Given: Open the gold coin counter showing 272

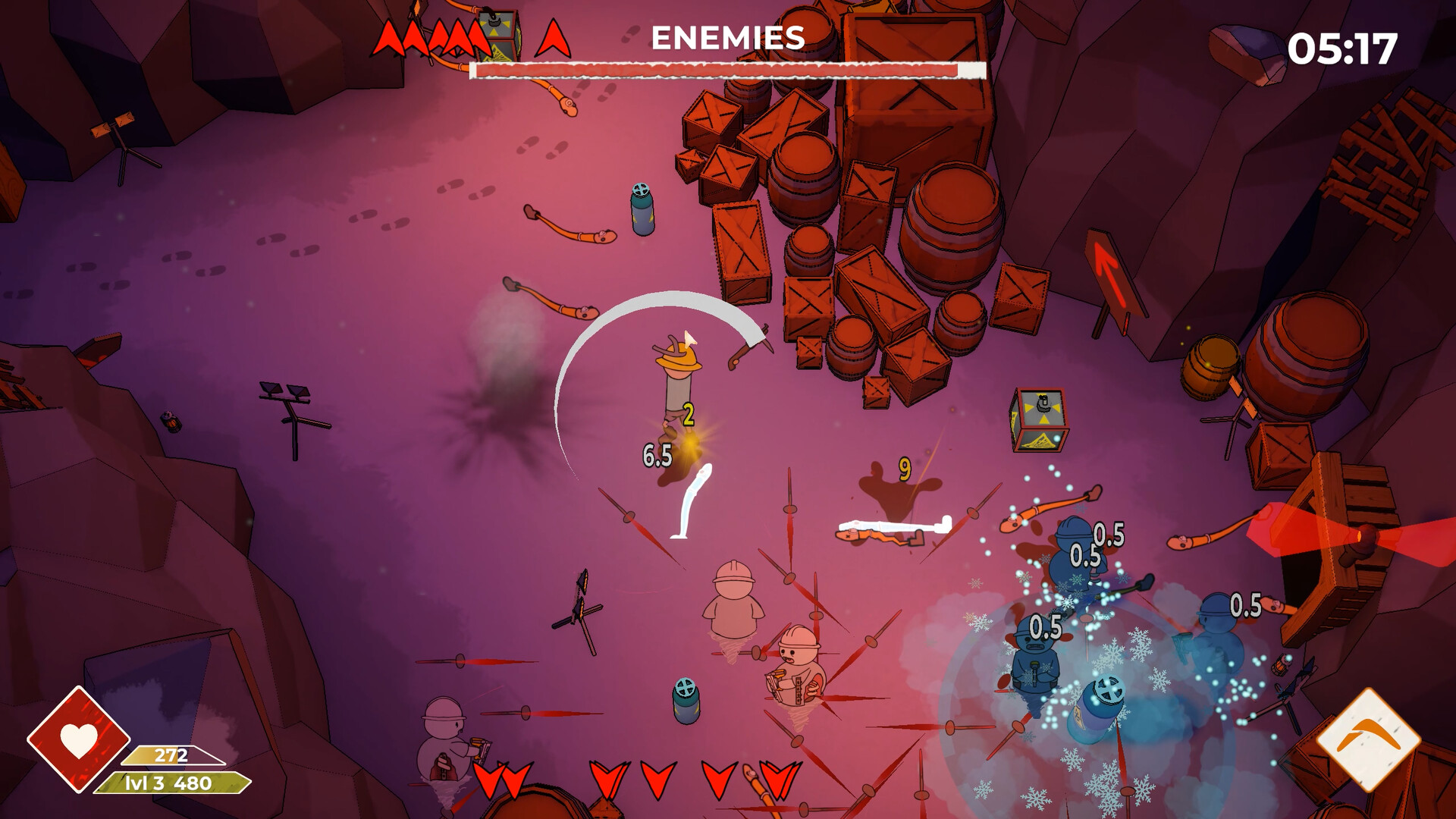Looking at the screenshot, I should 173,755.
